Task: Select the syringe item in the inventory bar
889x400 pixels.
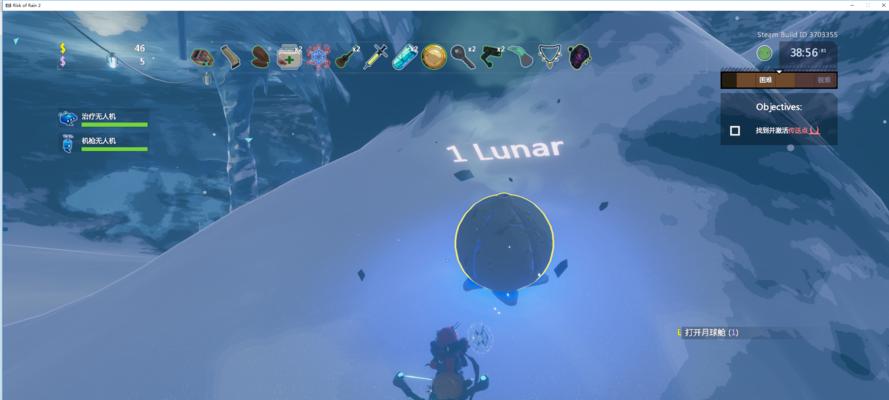Action: (x=375, y=56)
